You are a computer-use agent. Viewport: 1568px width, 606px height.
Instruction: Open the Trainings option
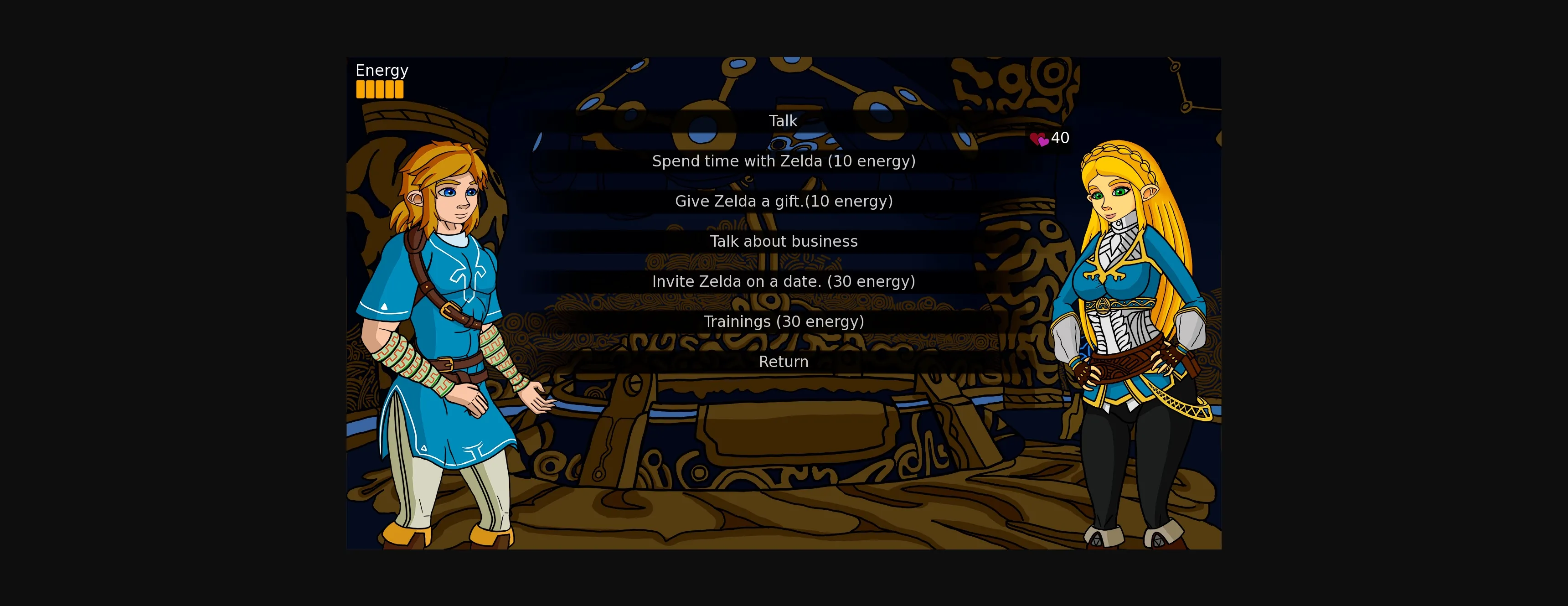[784, 321]
